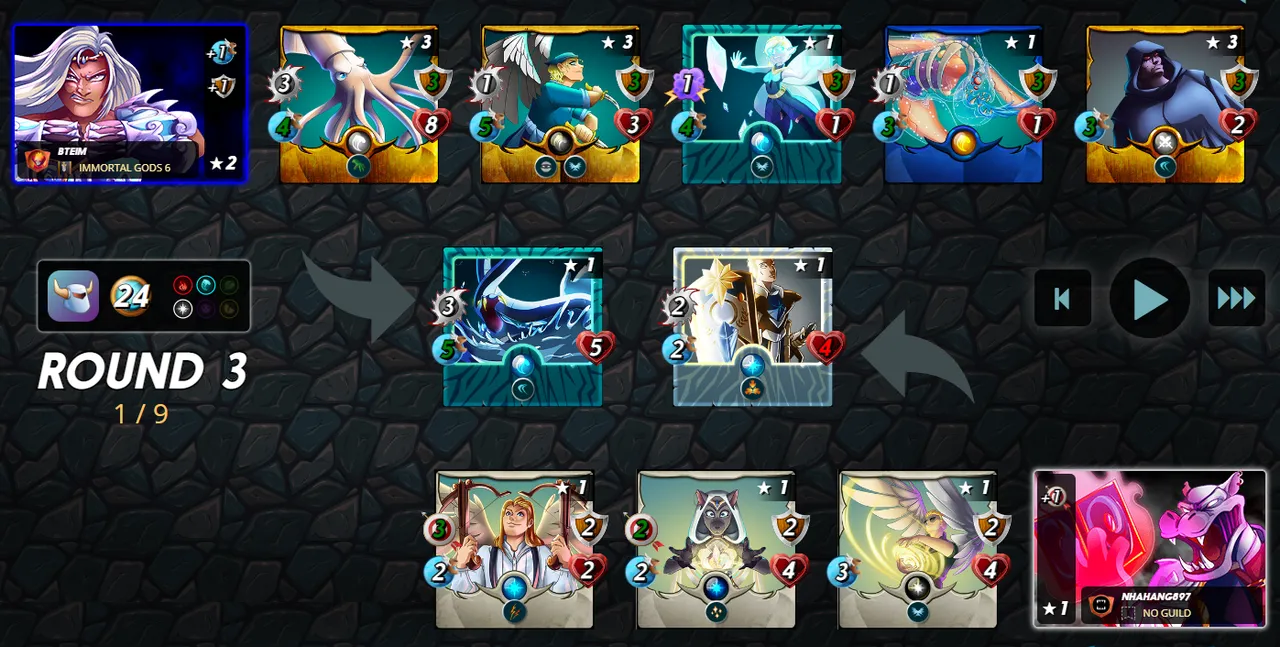1280x647 pixels.
Task: Select the winged man in blue cap card
Action: (x=560, y=104)
